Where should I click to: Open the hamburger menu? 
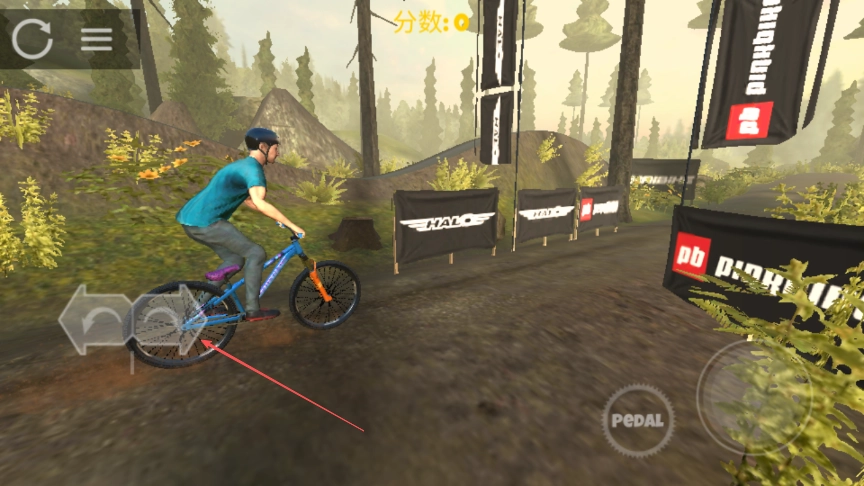tap(97, 39)
